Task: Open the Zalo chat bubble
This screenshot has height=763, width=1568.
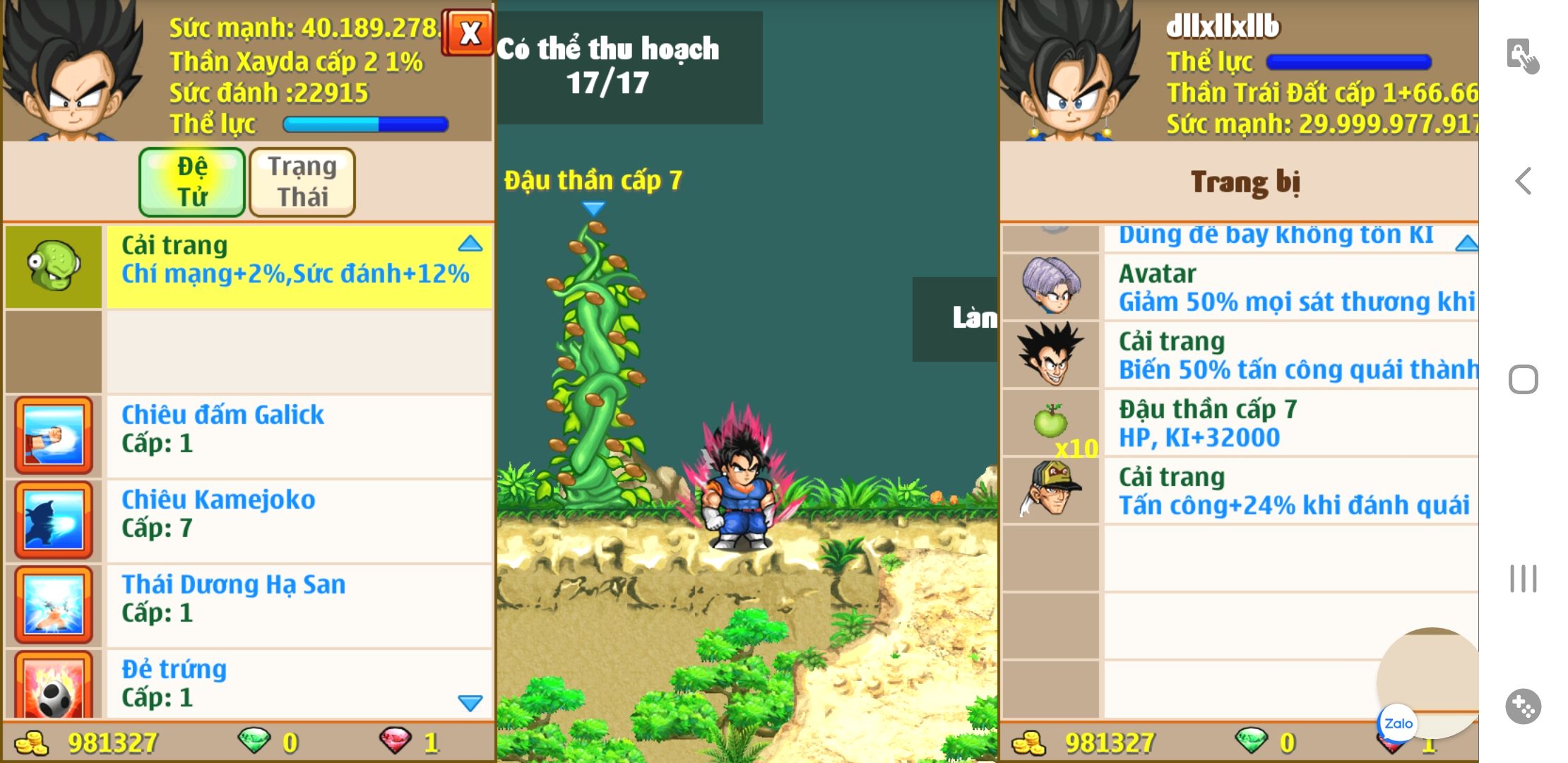Action: tap(1398, 723)
